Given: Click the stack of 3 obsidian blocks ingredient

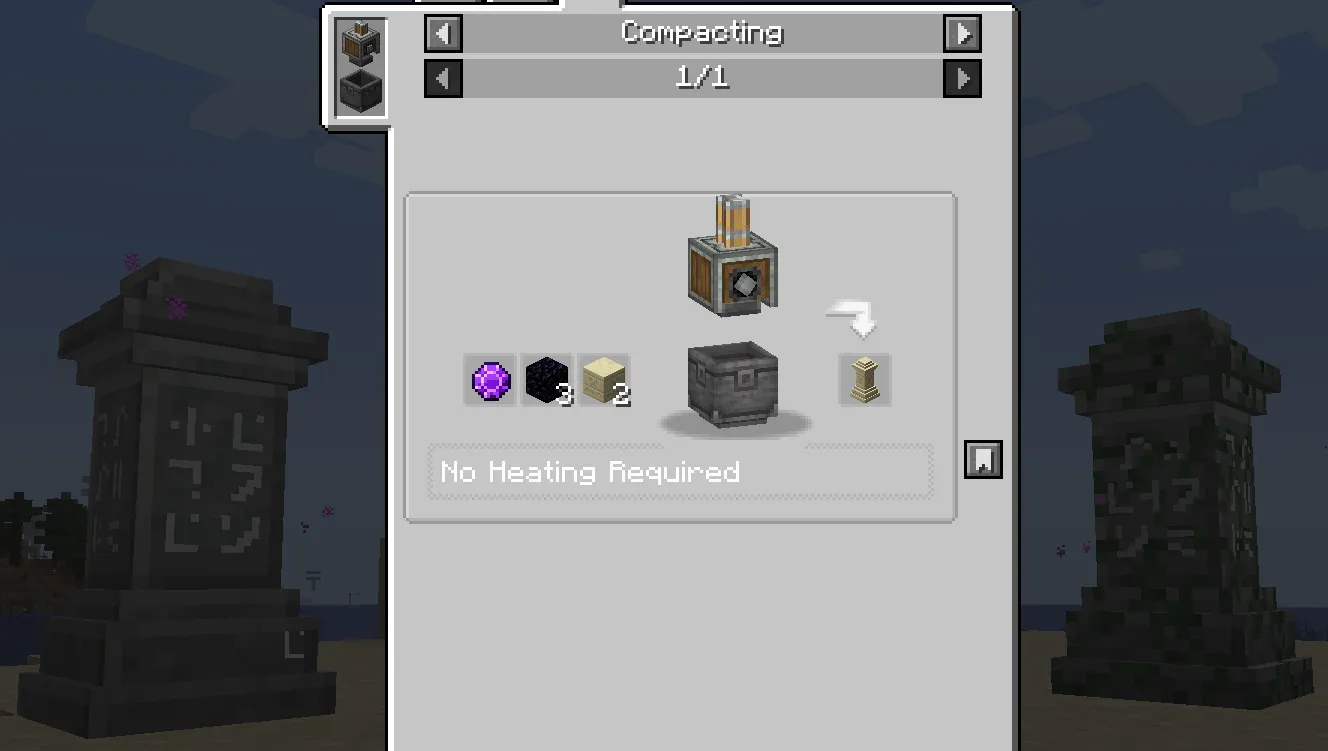Looking at the screenshot, I should (x=545, y=380).
